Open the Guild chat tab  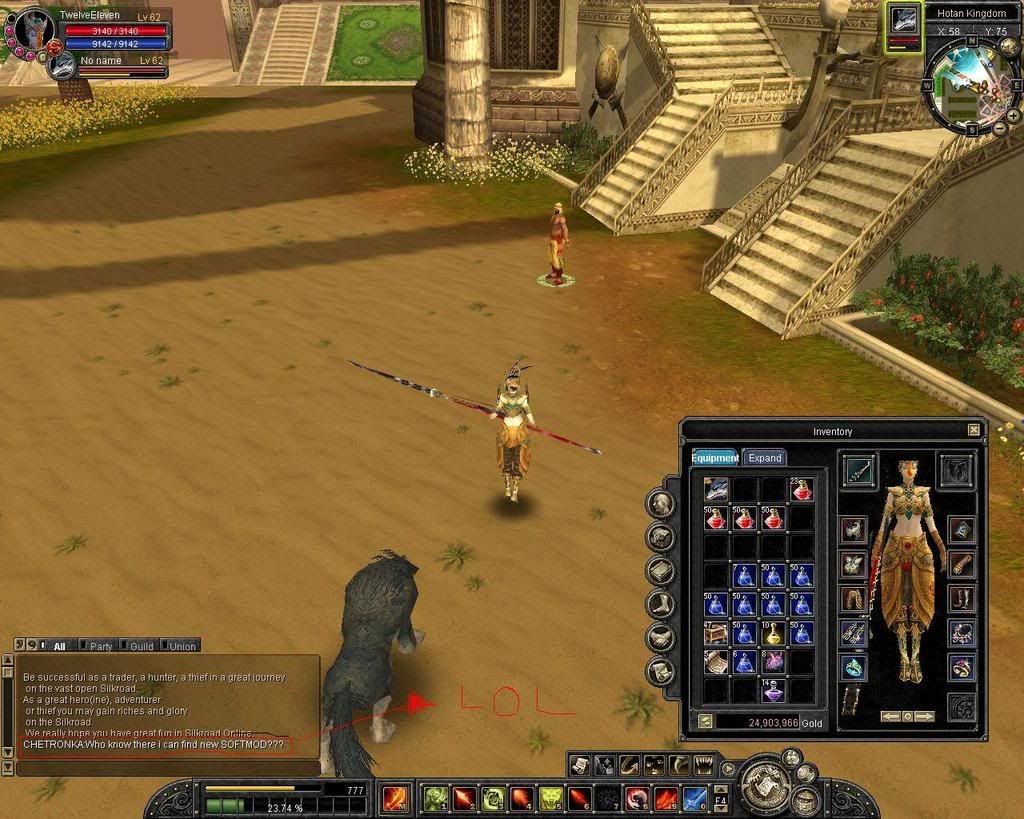(140, 646)
